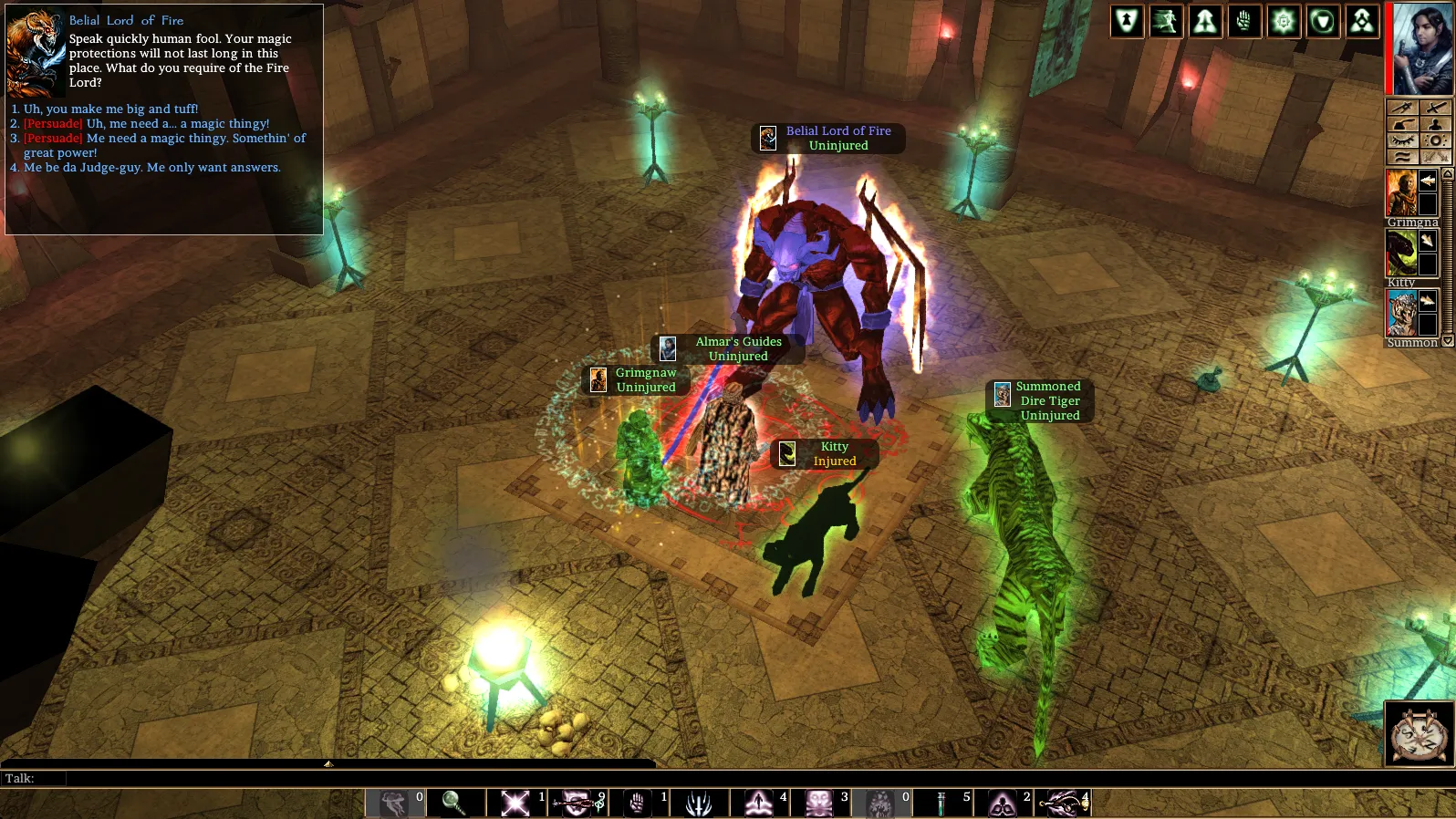The height and width of the screenshot is (819, 1456).
Task: Answer "Me be da Judge-guy. Me only want answers."
Action: coord(151,168)
